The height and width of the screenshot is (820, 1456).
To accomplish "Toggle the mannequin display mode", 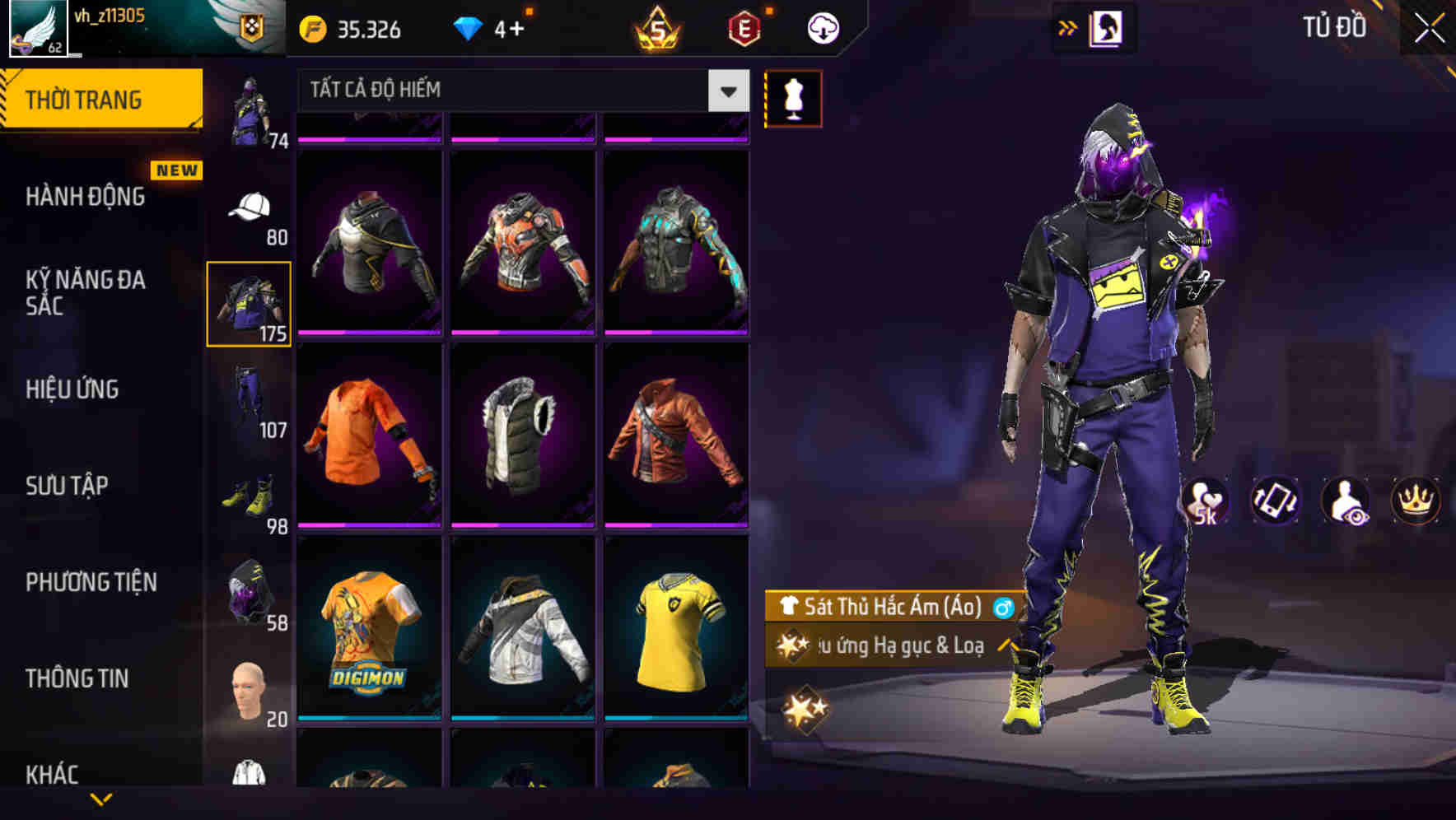I will [793, 97].
